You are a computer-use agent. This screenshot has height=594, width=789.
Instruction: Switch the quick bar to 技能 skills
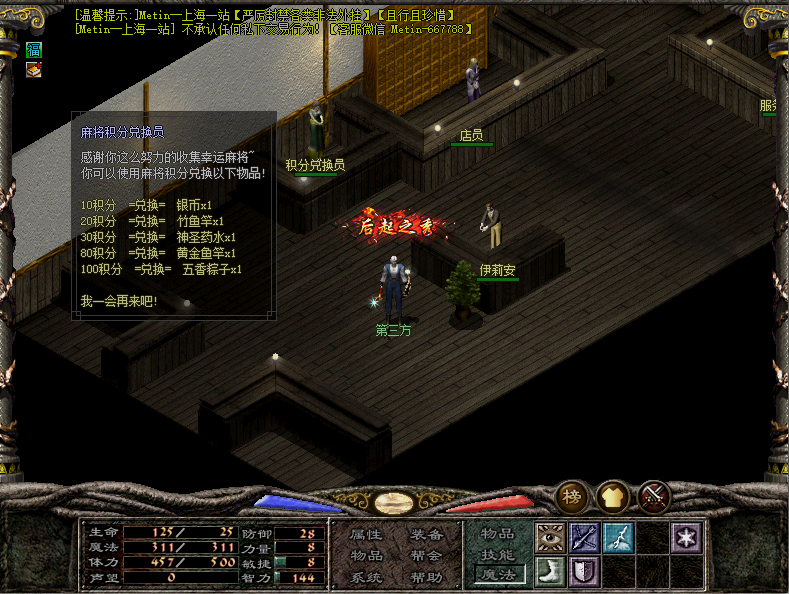(x=498, y=555)
